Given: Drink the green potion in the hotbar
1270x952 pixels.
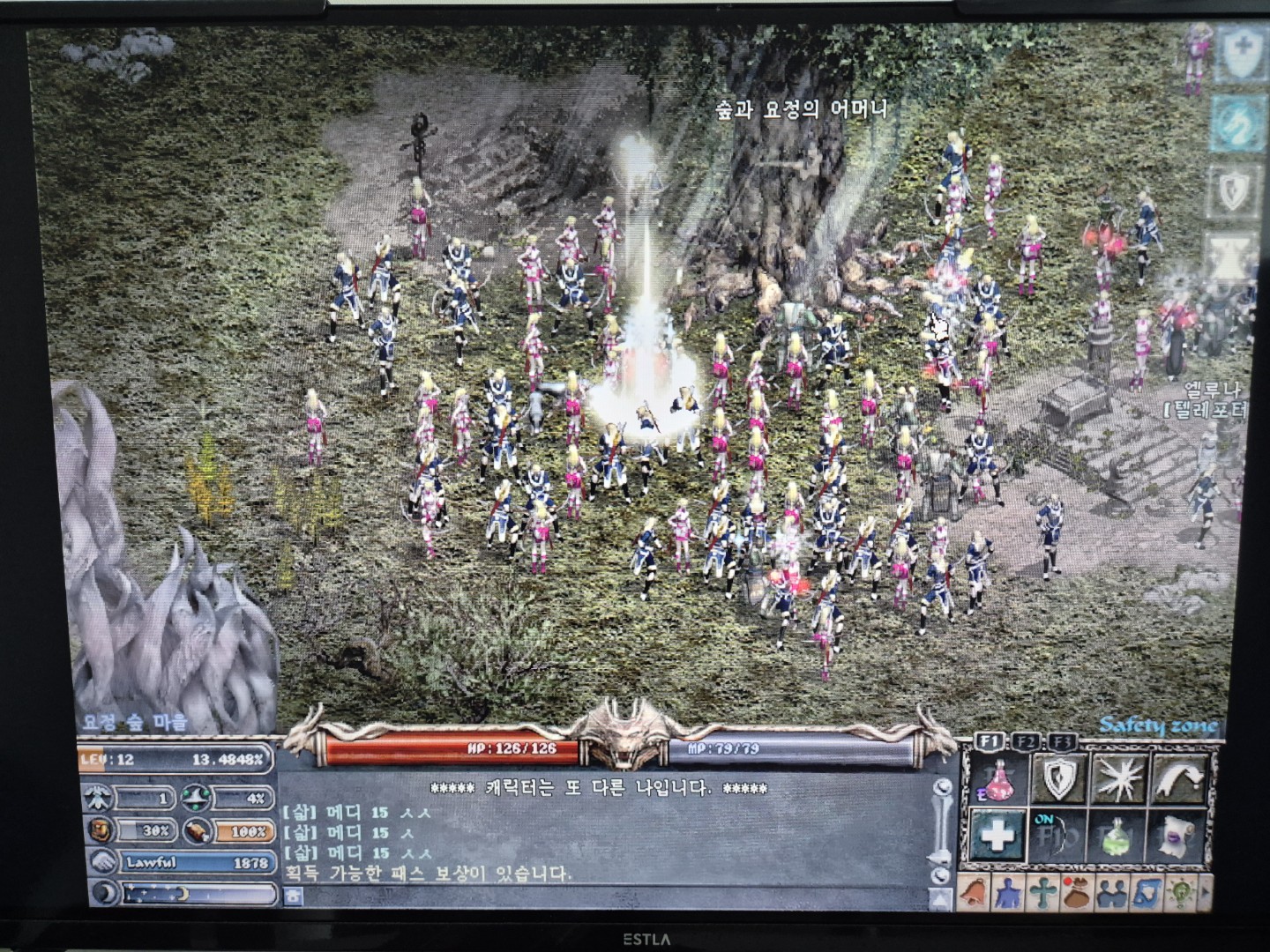Looking at the screenshot, I should (x=1118, y=836).
